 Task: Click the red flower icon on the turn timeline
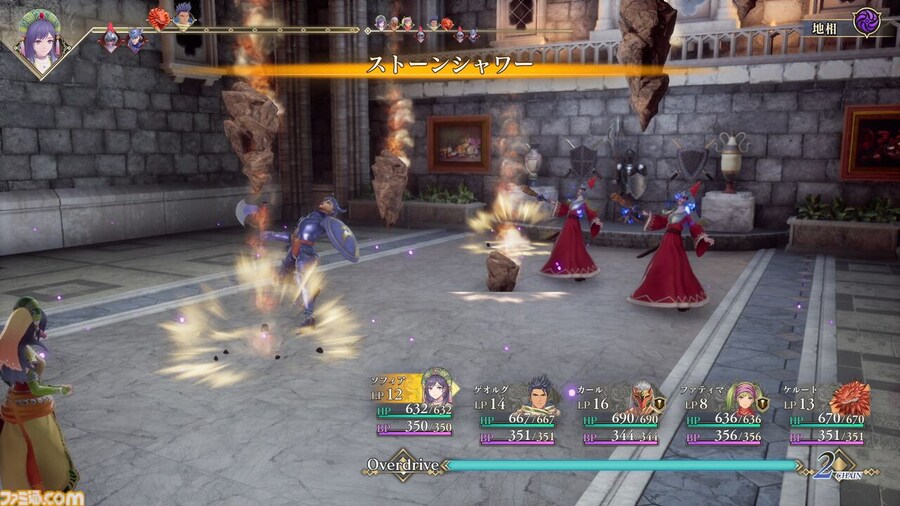tap(159, 18)
